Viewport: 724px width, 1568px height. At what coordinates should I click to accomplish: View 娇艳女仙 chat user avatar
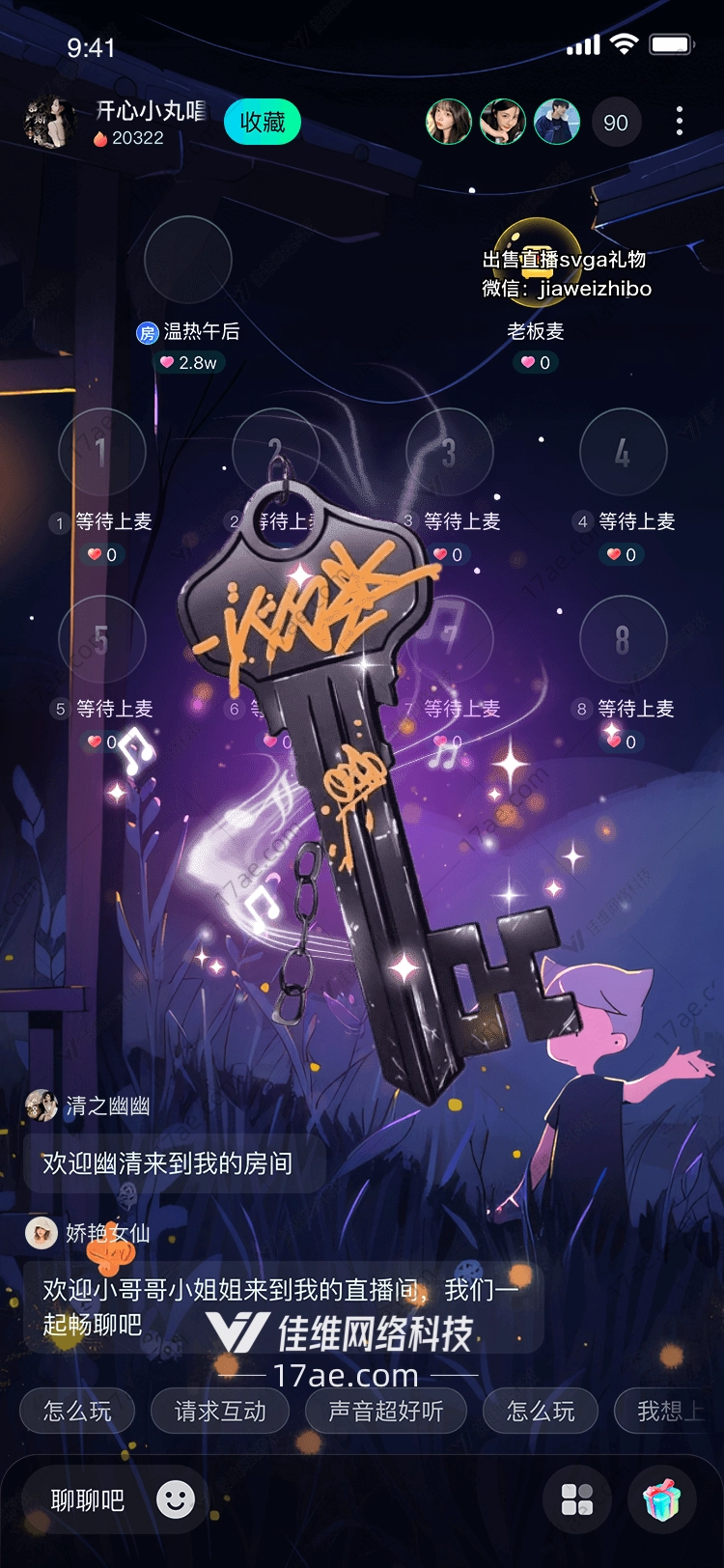[42, 1233]
